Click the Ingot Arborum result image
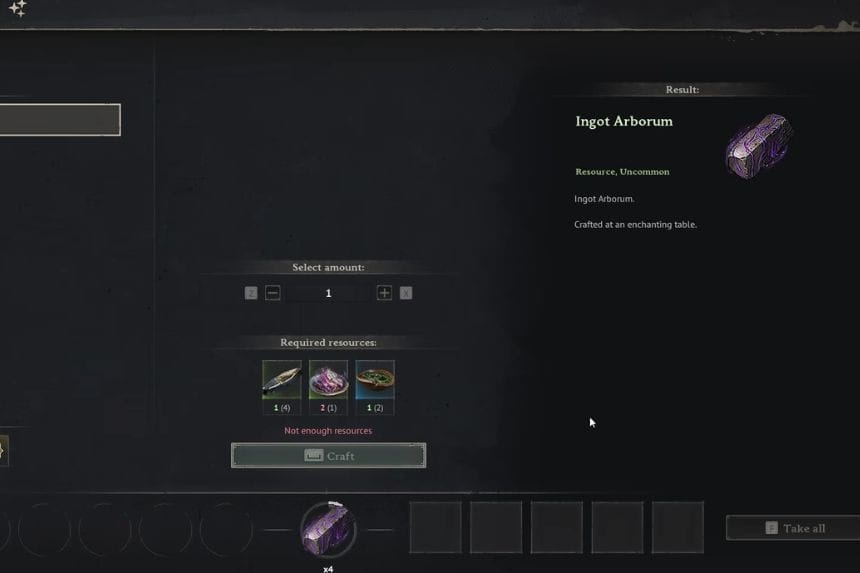This screenshot has height=573, width=860. pyautogui.click(x=757, y=146)
